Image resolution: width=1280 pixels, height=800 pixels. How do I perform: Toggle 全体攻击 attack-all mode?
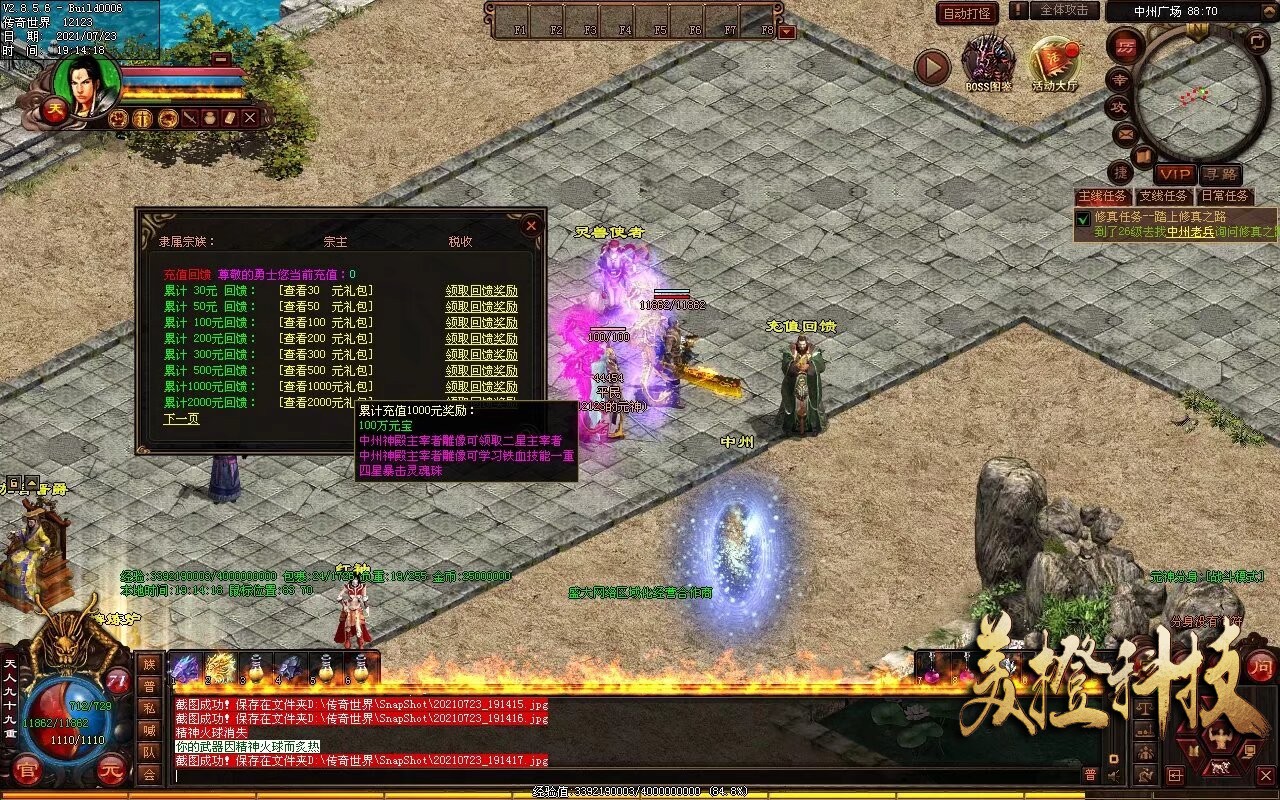click(x=1065, y=12)
